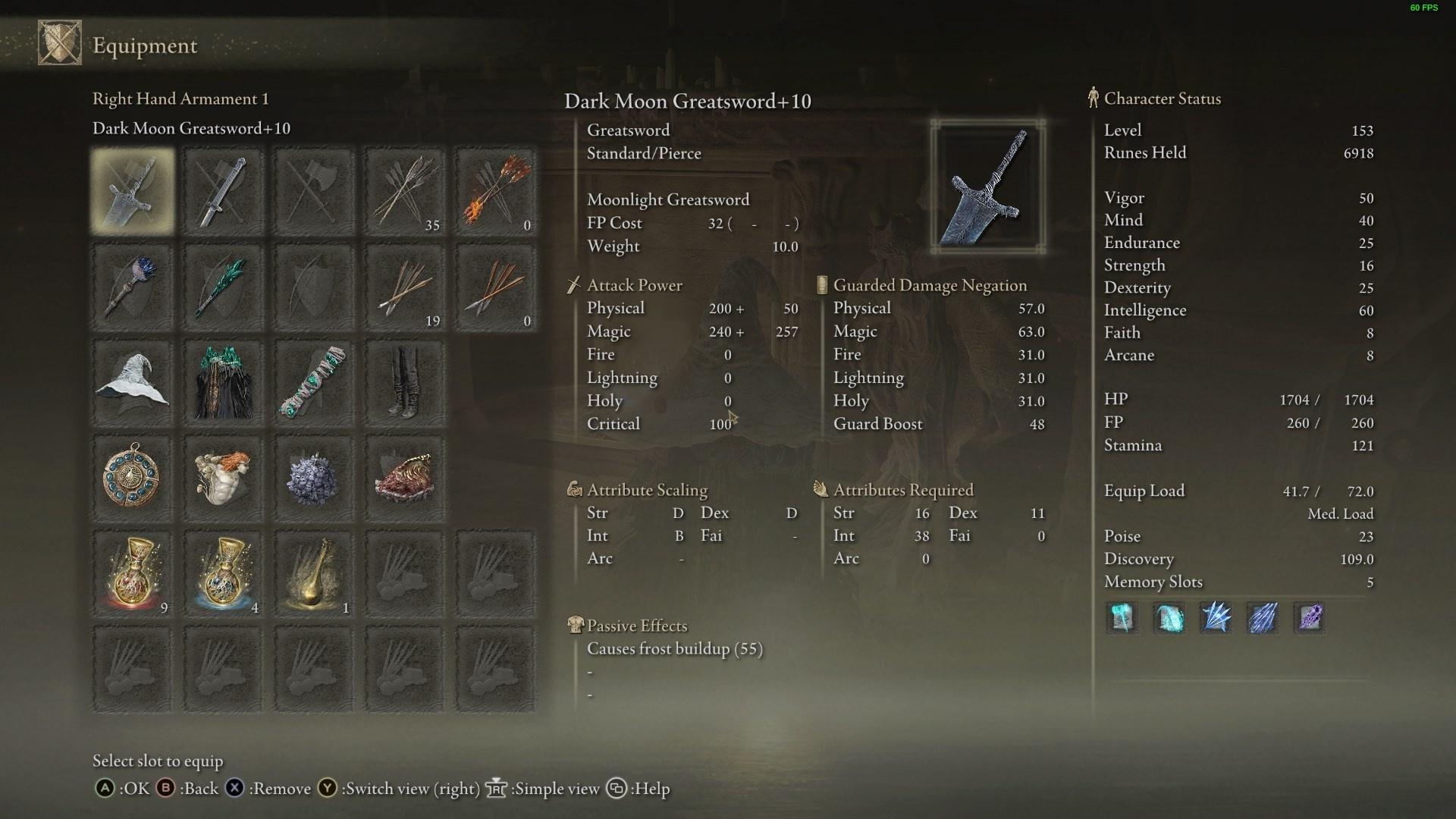Choose the red-haired figure talisman
This screenshot has width=1456, height=819.
[223, 479]
